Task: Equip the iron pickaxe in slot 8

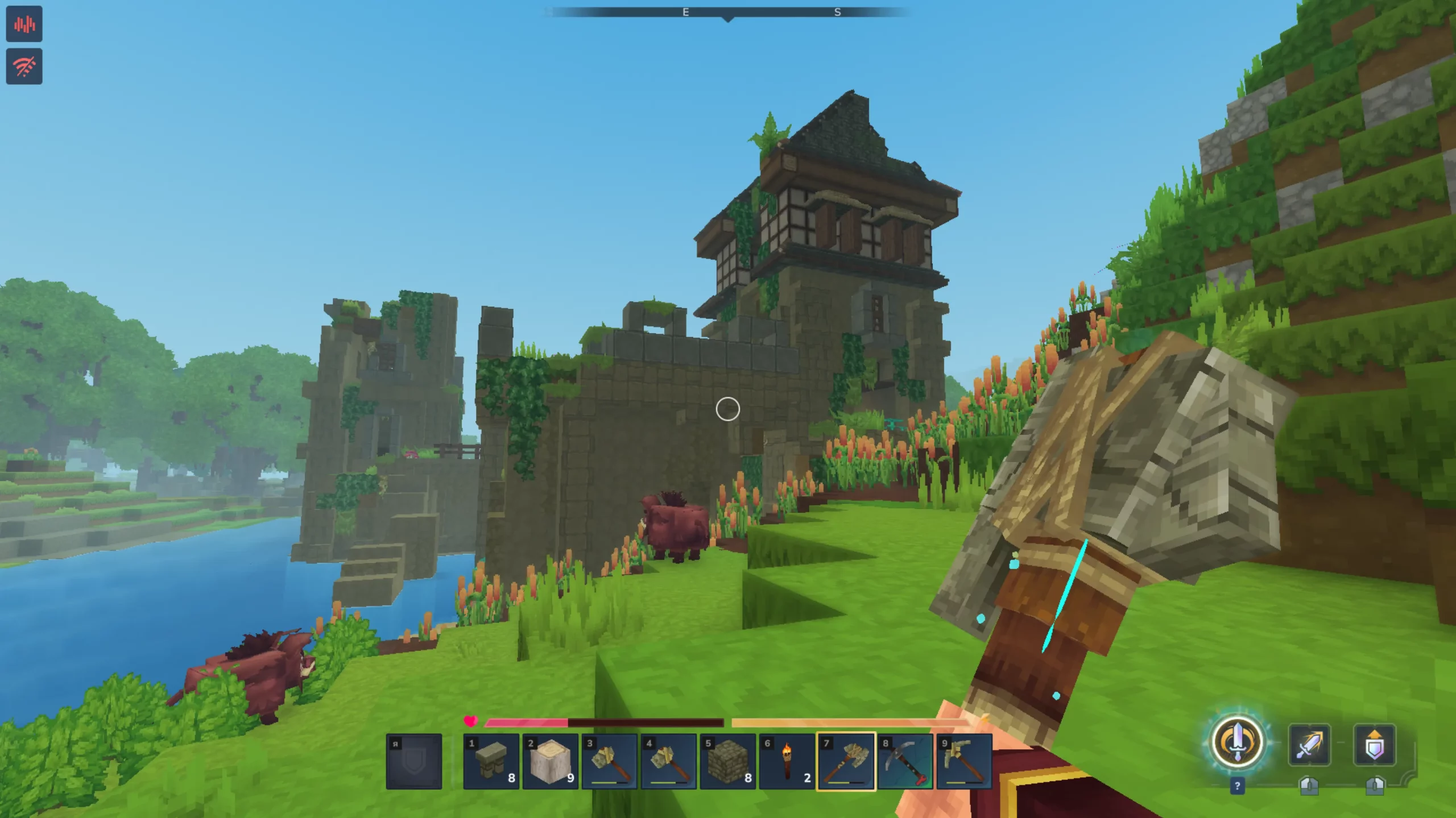Action: [x=905, y=761]
